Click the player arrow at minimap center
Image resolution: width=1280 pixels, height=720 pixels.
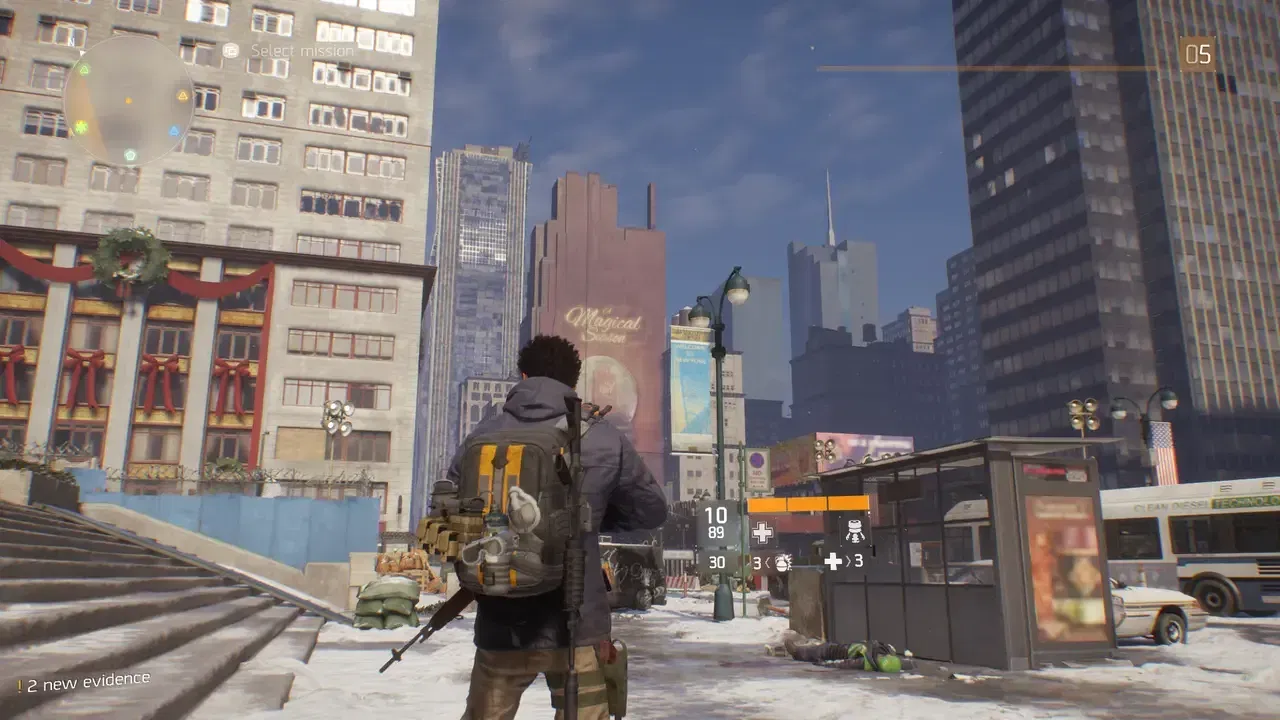[x=128, y=100]
